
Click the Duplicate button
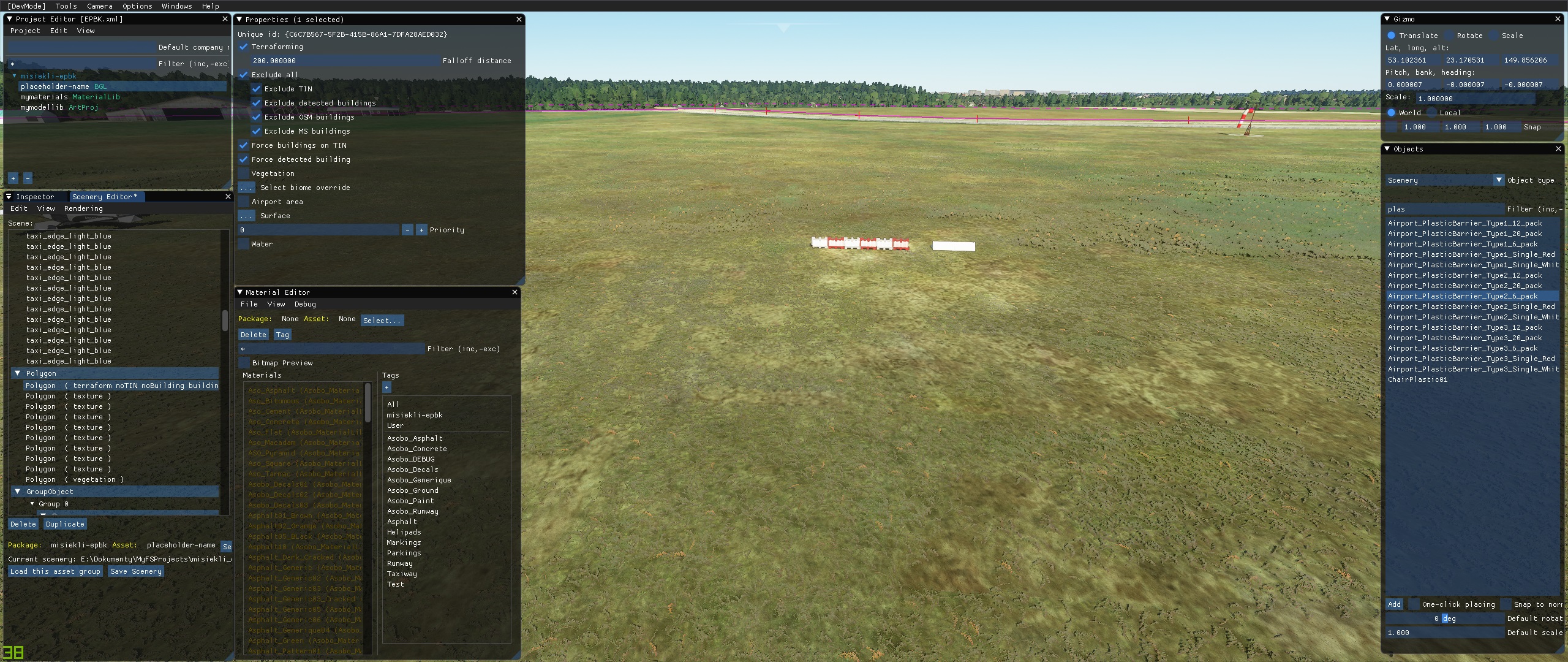(65, 524)
